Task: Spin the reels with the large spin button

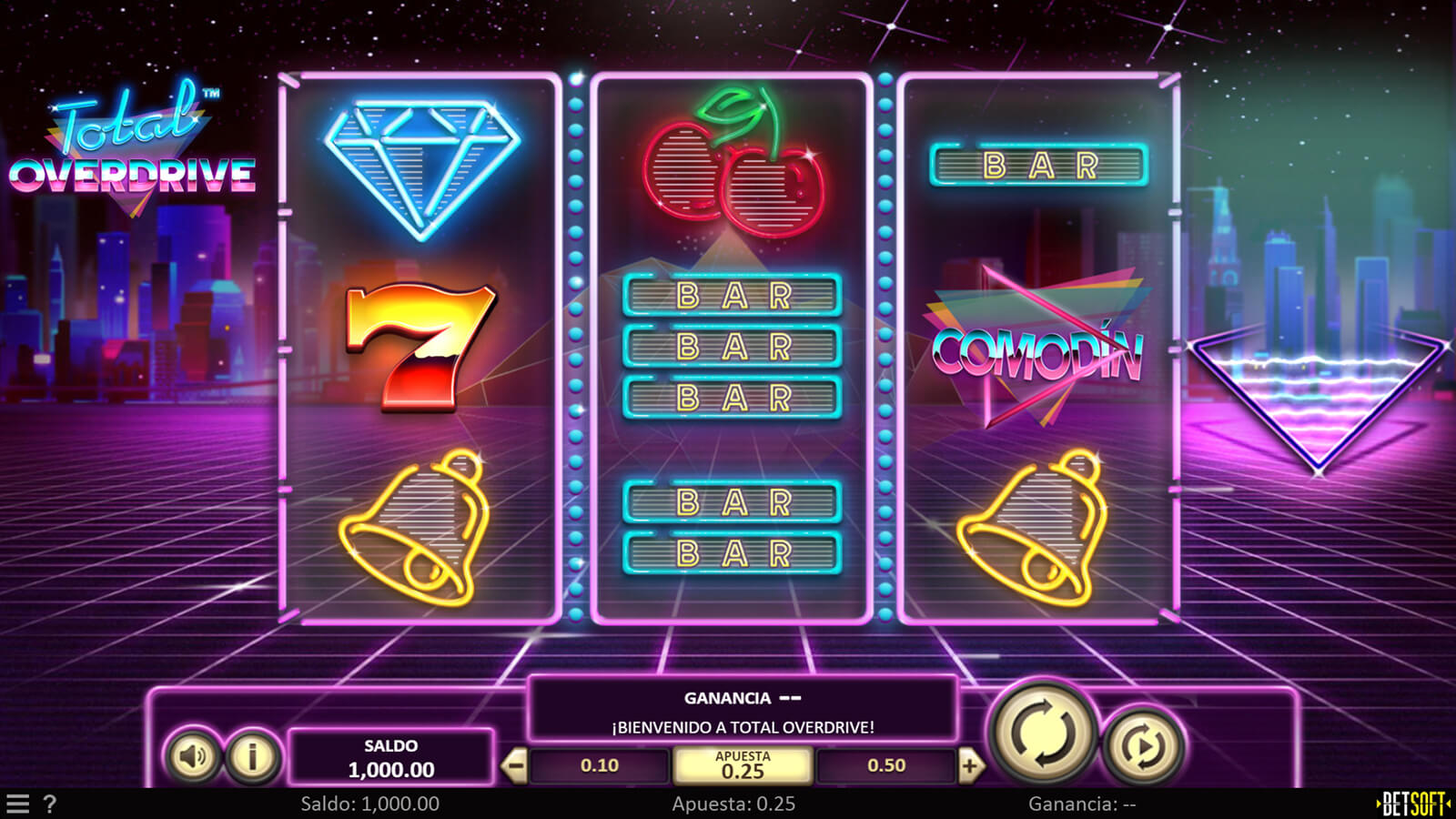Action: point(1043,733)
